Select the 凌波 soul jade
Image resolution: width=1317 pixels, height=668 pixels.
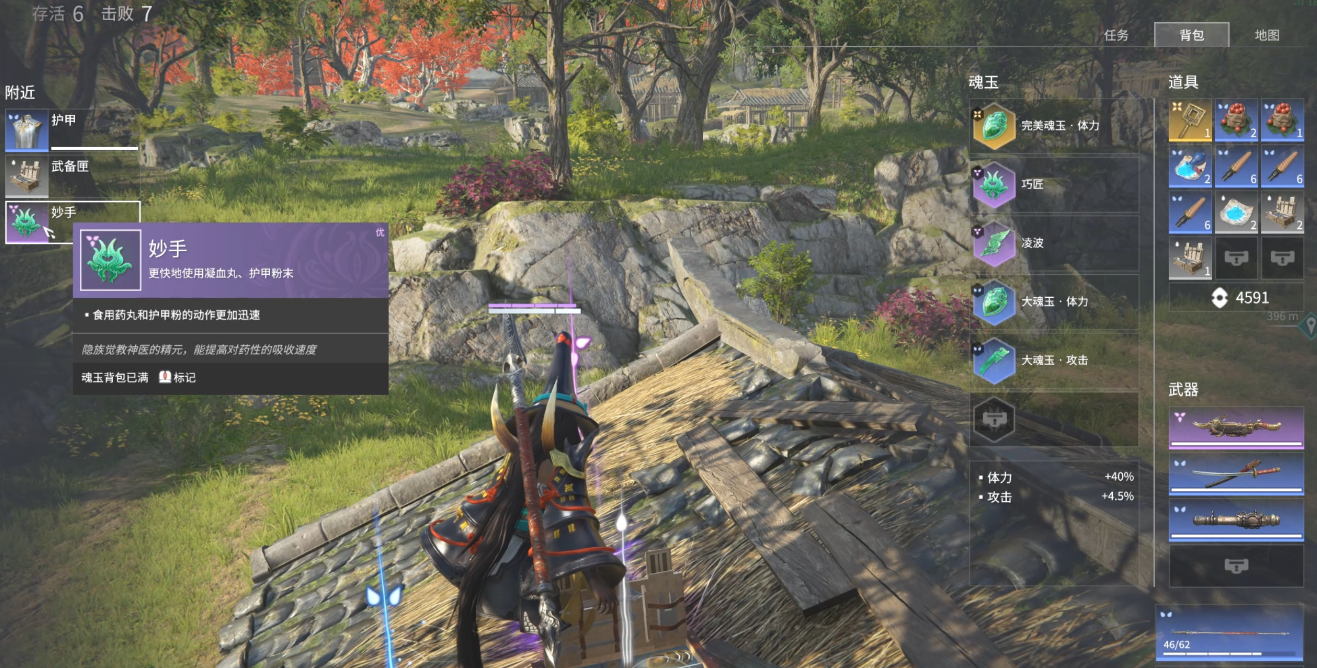click(x=1054, y=243)
